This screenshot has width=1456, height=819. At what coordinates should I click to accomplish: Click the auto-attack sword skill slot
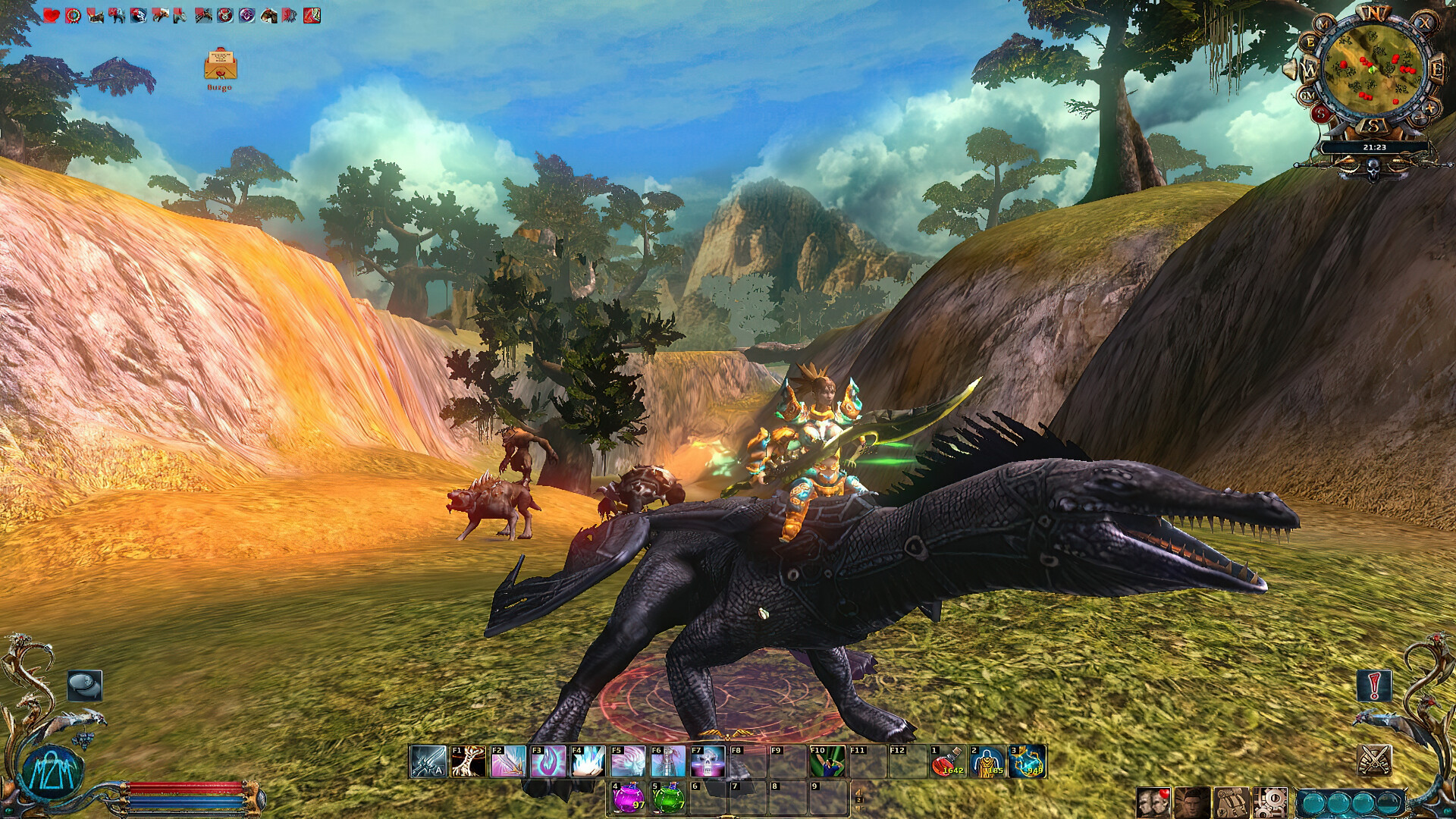(x=428, y=761)
